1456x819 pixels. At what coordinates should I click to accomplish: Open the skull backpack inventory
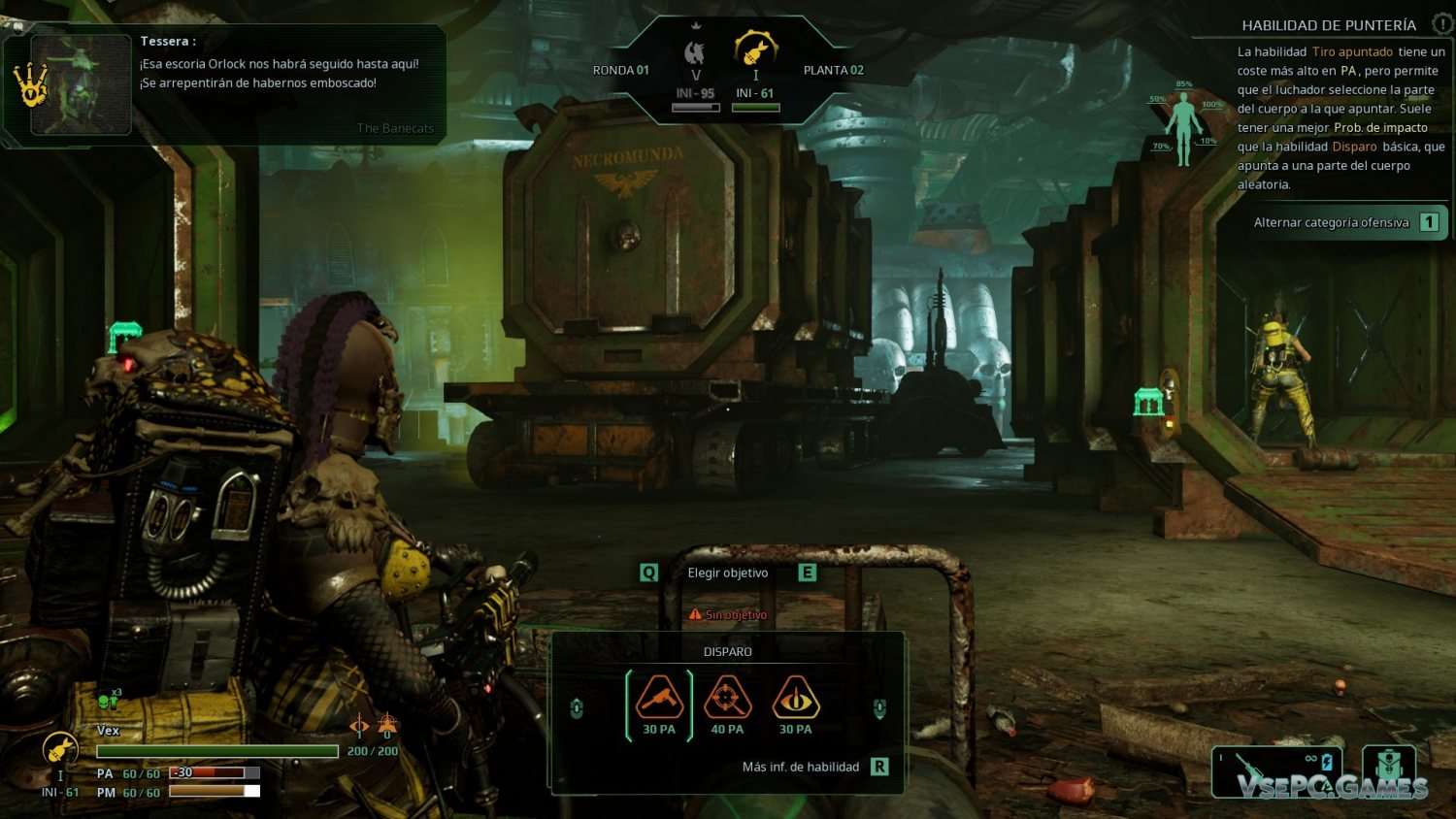tap(1389, 767)
